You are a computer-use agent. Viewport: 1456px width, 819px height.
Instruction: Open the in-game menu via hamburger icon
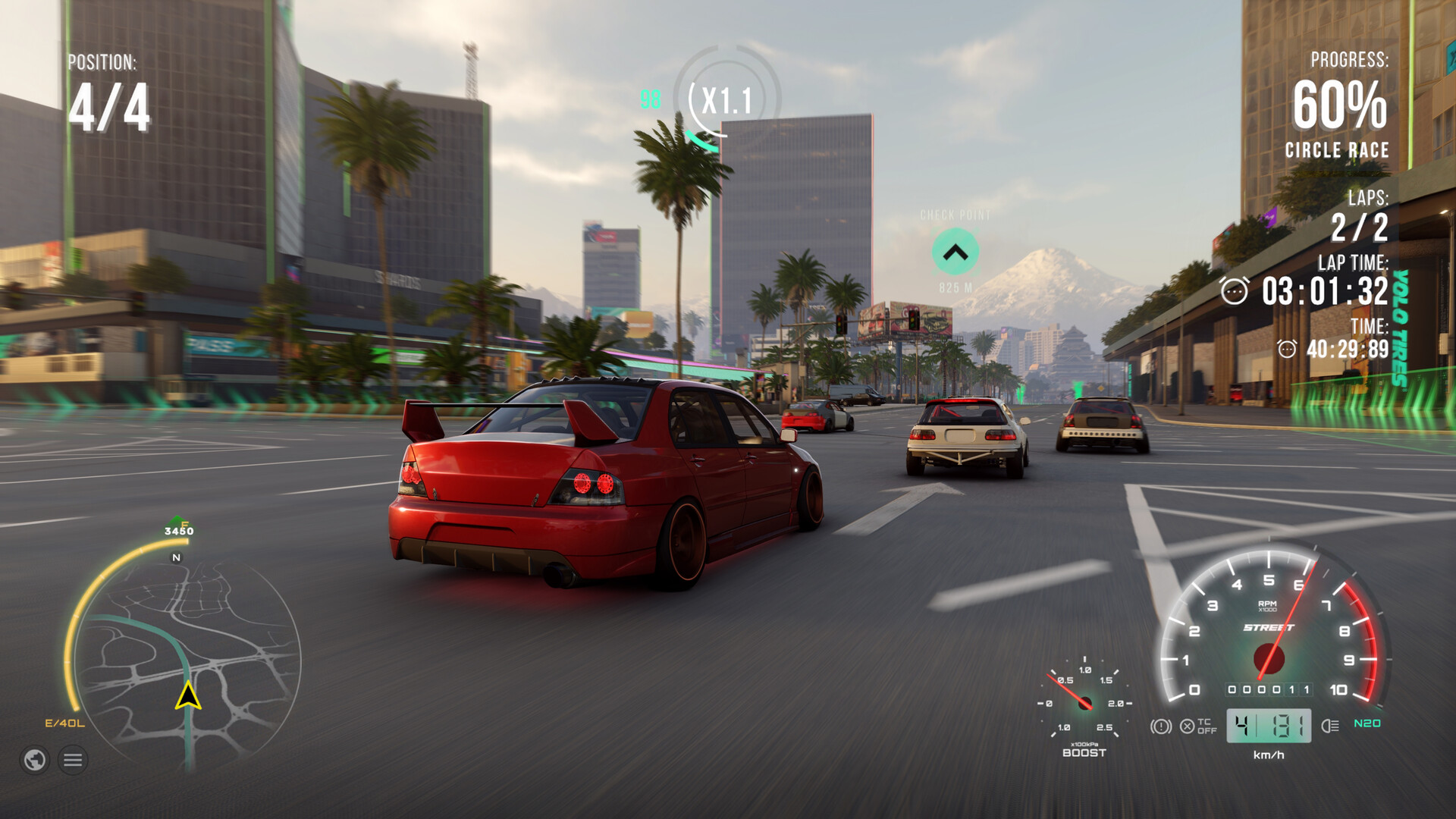[x=72, y=760]
